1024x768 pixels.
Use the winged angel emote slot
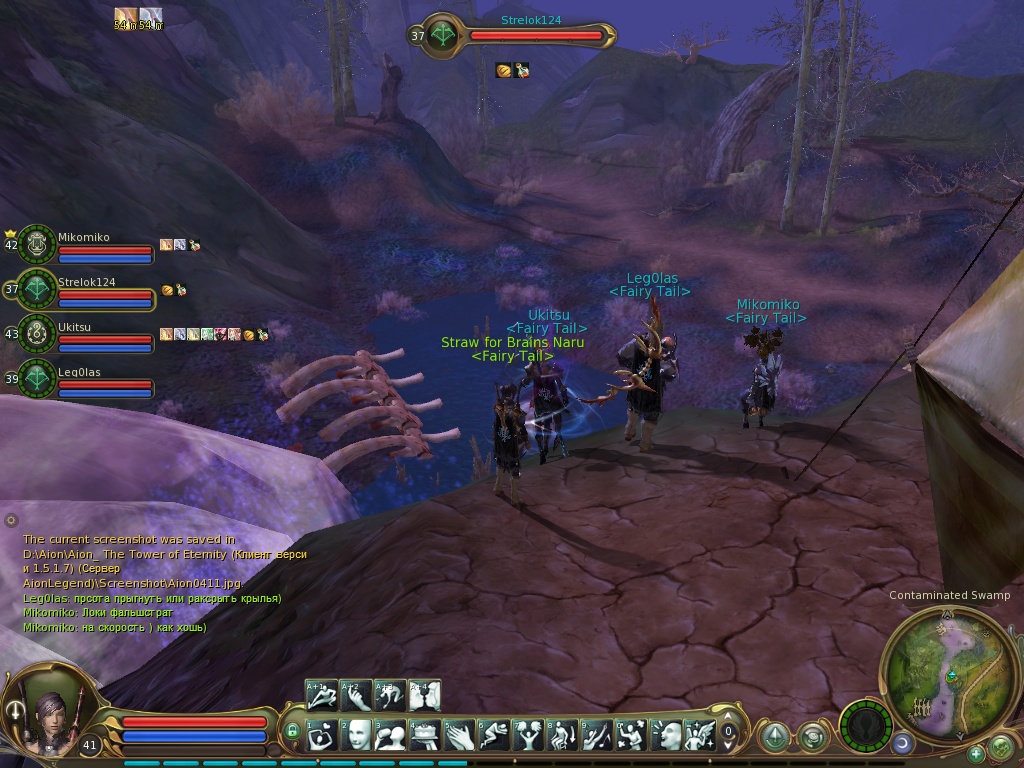[x=700, y=735]
